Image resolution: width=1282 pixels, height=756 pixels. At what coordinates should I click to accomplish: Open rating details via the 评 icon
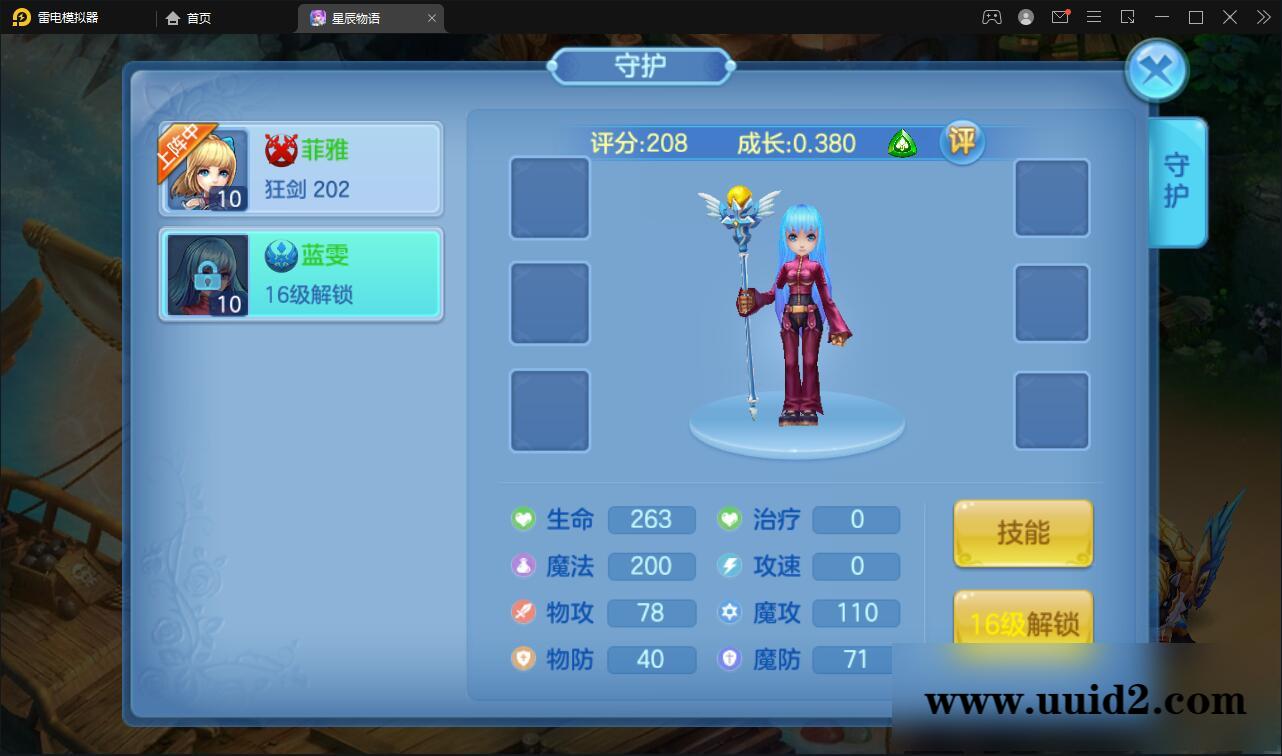(x=962, y=142)
